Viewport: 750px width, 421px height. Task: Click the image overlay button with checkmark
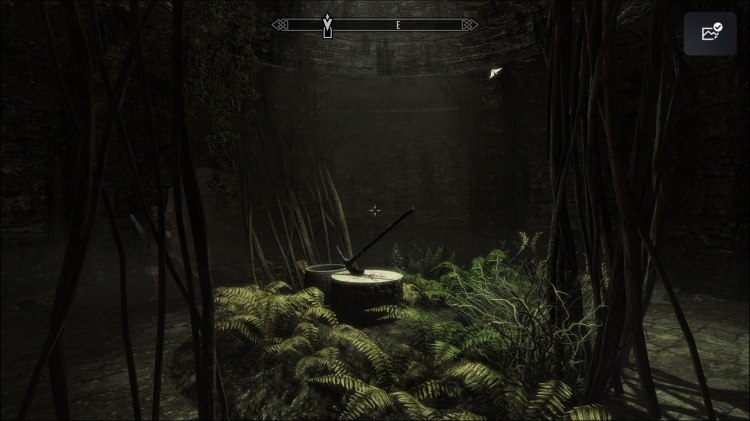pos(711,33)
